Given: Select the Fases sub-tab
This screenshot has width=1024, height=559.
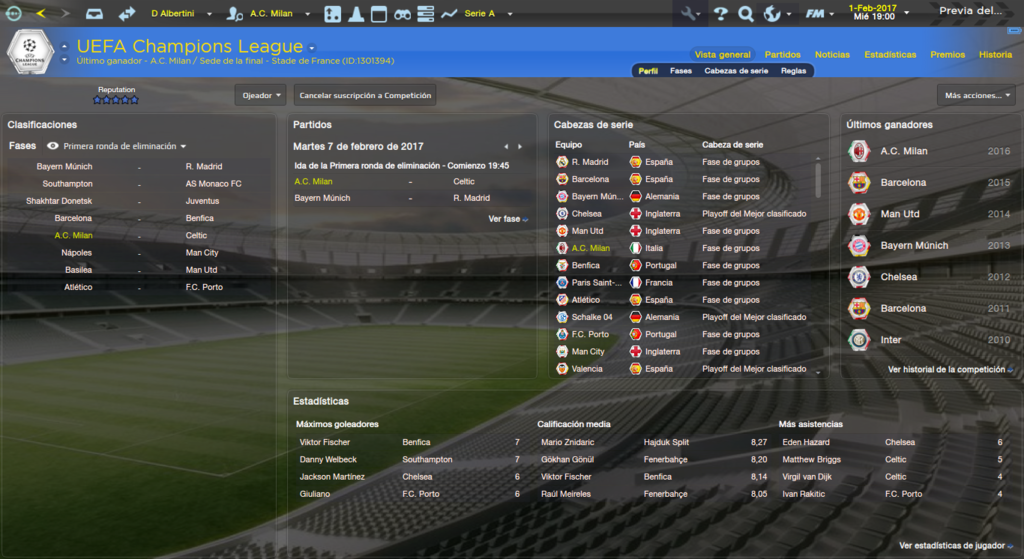Looking at the screenshot, I should [680, 71].
